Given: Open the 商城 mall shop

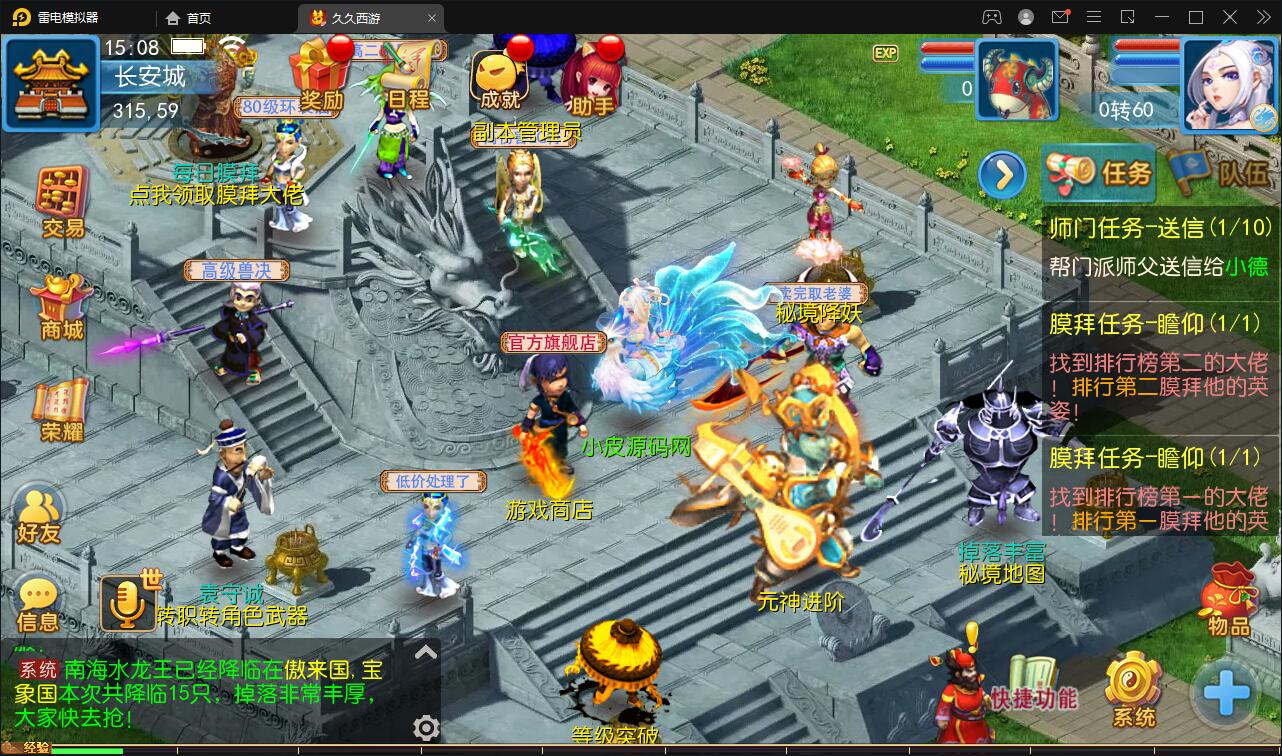Looking at the screenshot, I should (62, 306).
